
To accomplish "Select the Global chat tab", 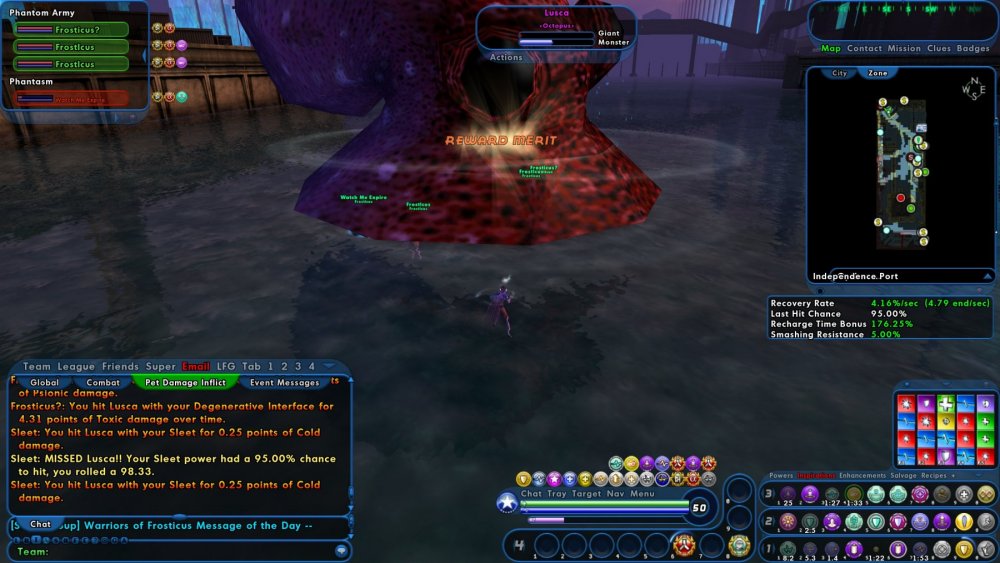I will click(44, 382).
